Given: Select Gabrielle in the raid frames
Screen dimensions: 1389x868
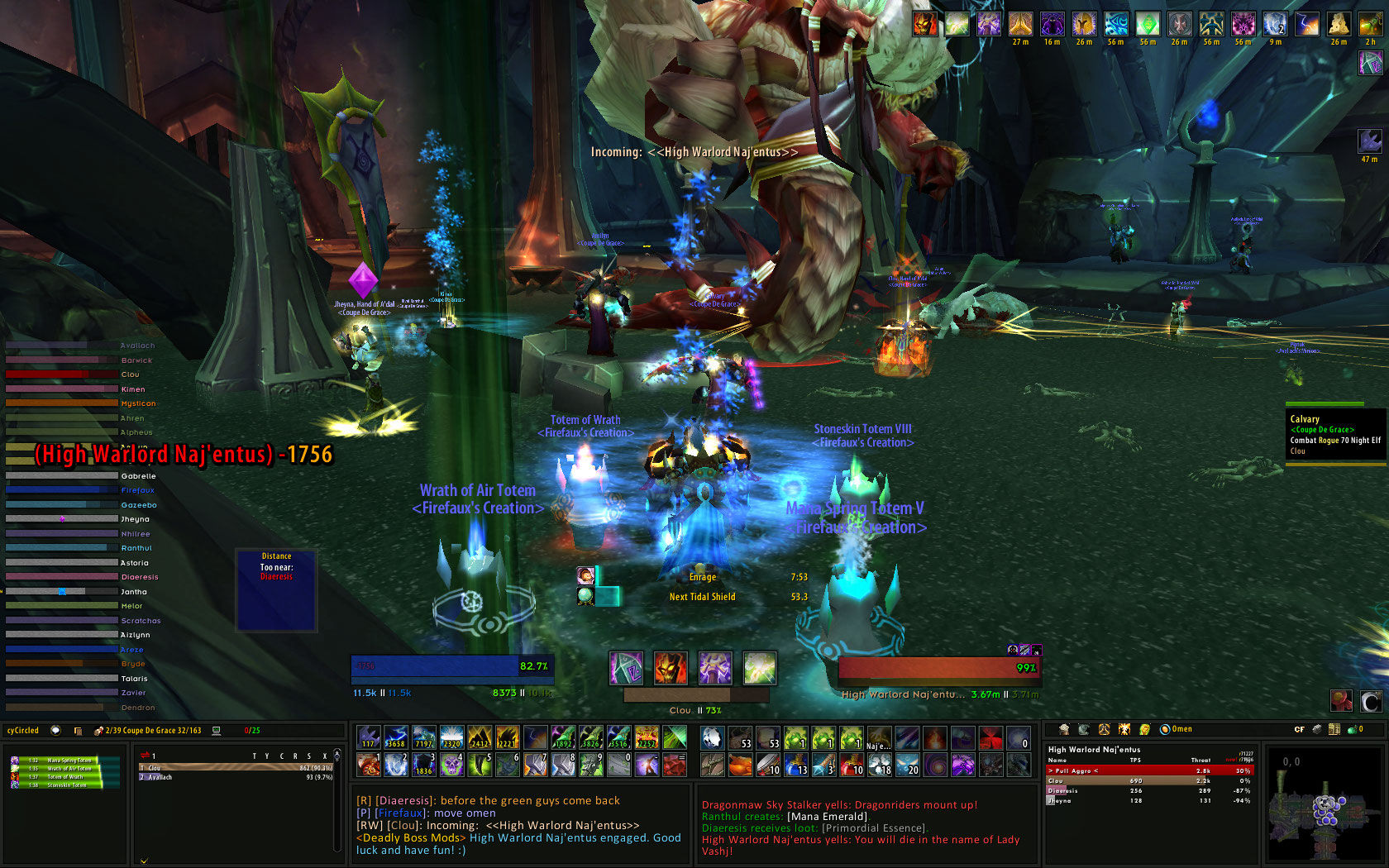Looking at the screenshot, I should tap(62, 476).
